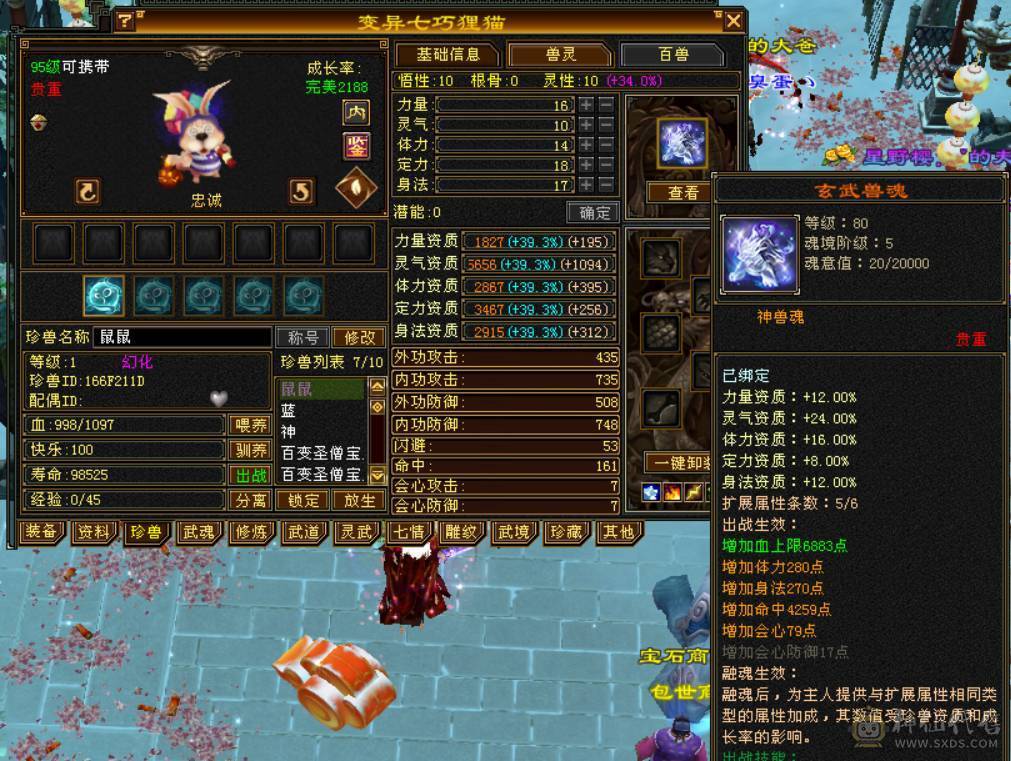Click the 鉴 appraisal button
Image resolution: width=1011 pixels, height=761 pixels.
pos(356,147)
